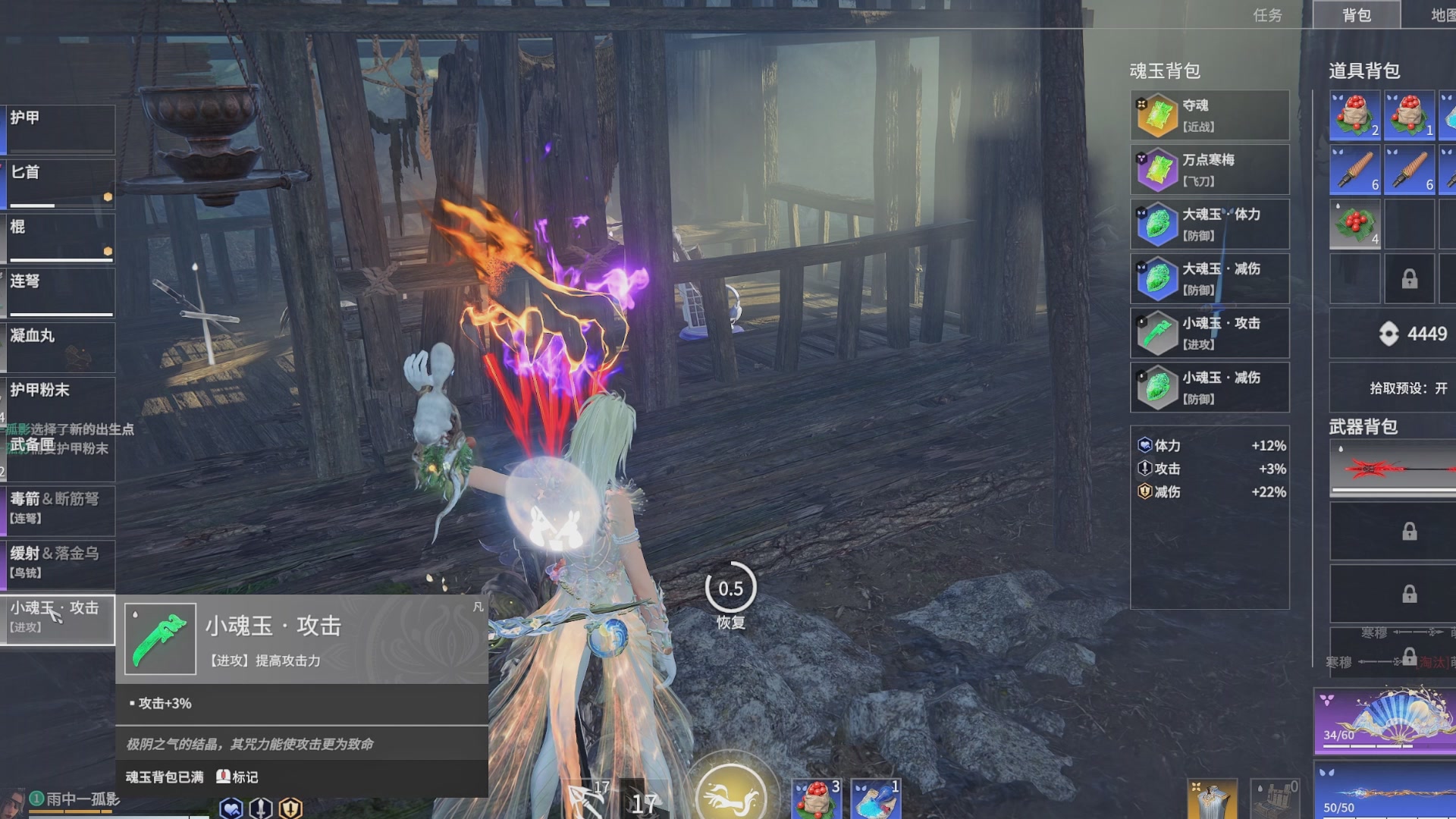The width and height of the screenshot is (1456, 819).
Task: Click 小魂玉·攻击 in the soul jade bag
Action: coord(1210,333)
